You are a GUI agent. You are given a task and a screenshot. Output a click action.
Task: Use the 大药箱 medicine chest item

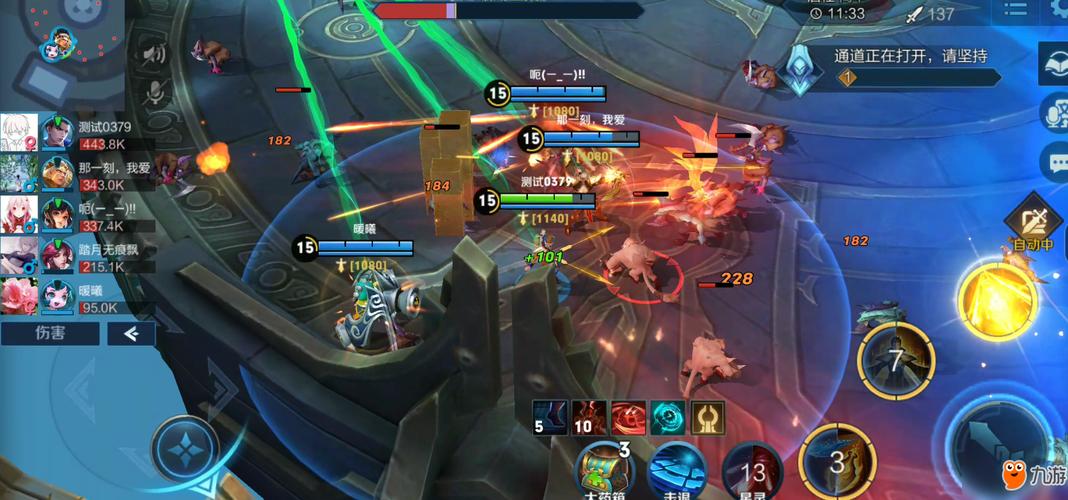tap(605, 470)
